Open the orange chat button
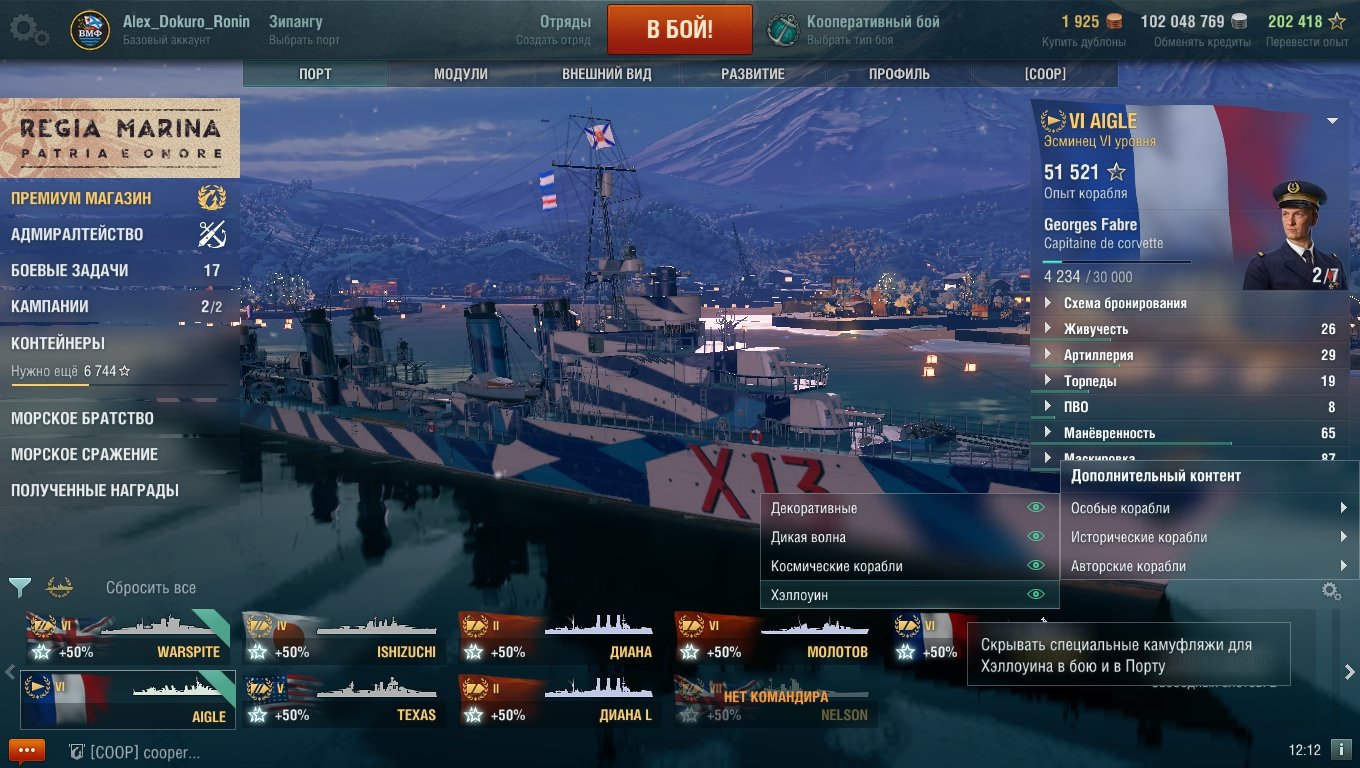The image size is (1360, 768). (x=27, y=750)
